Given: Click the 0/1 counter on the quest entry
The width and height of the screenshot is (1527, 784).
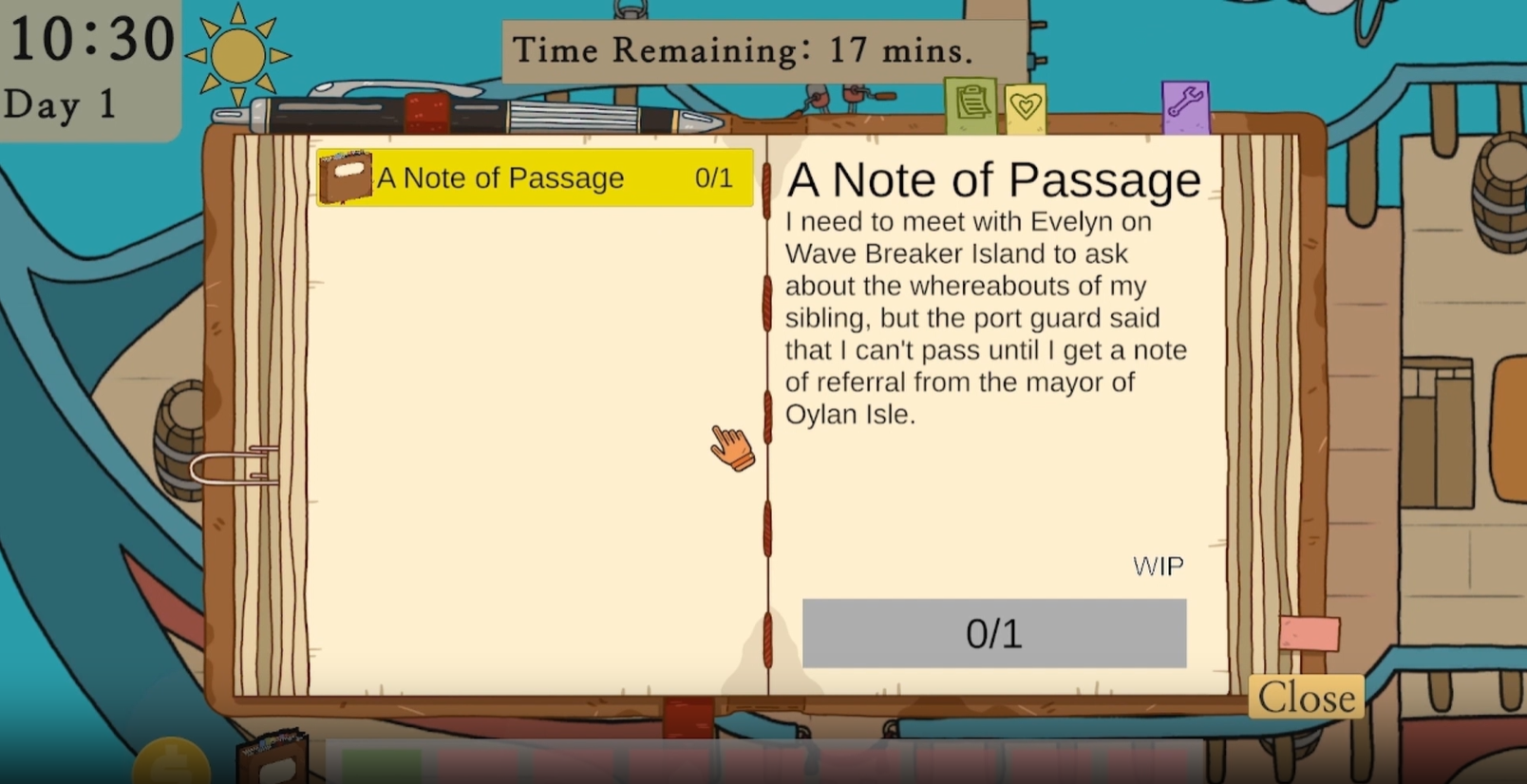Looking at the screenshot, I should (712, 177).
